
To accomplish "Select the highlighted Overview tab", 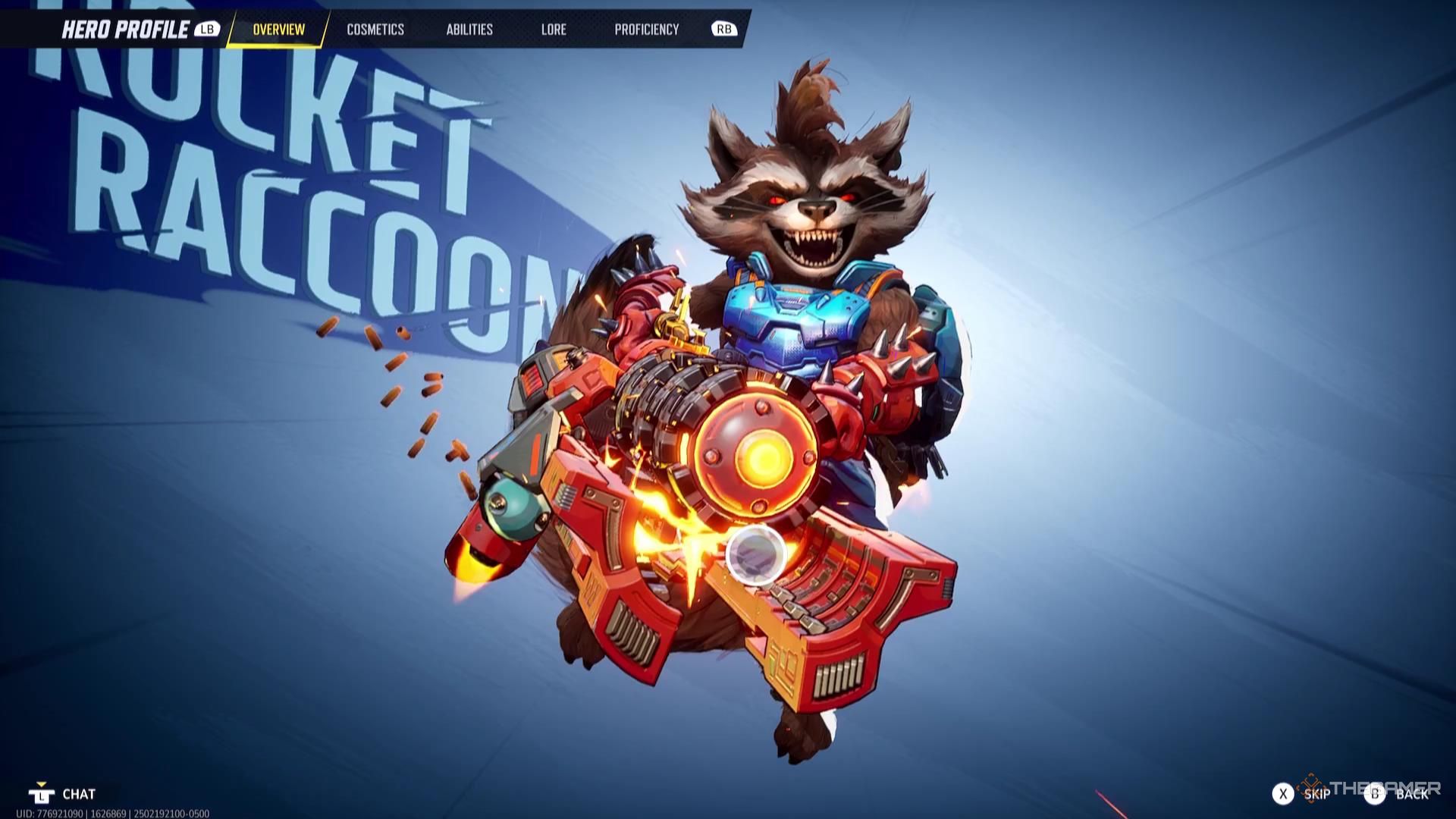I will pyautogui.click(x=278, y=30).
